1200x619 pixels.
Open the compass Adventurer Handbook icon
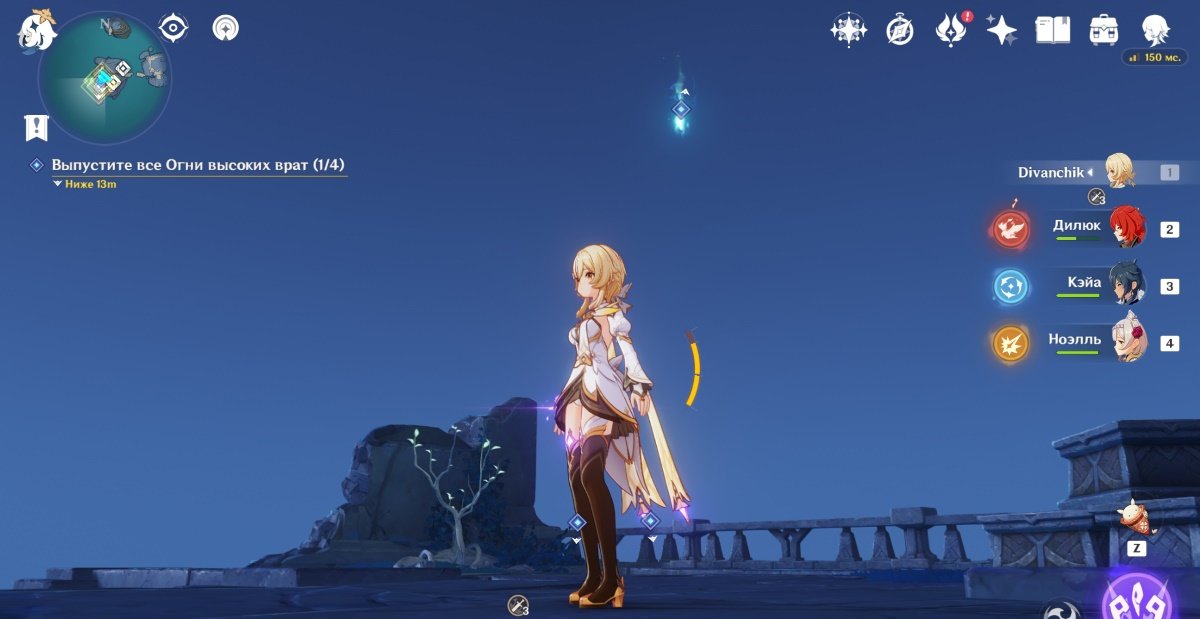point(900,30)
